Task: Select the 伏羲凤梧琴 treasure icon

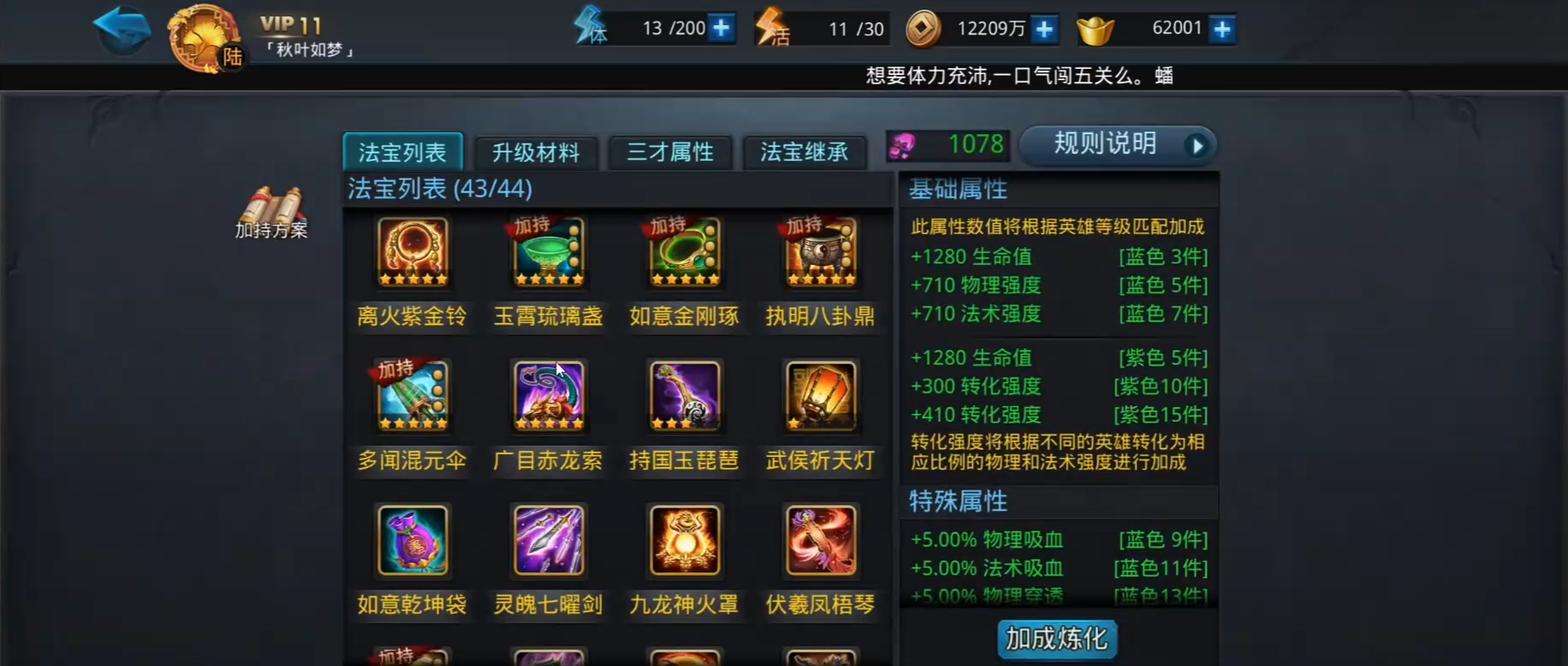Action: [x=818, y=540]
